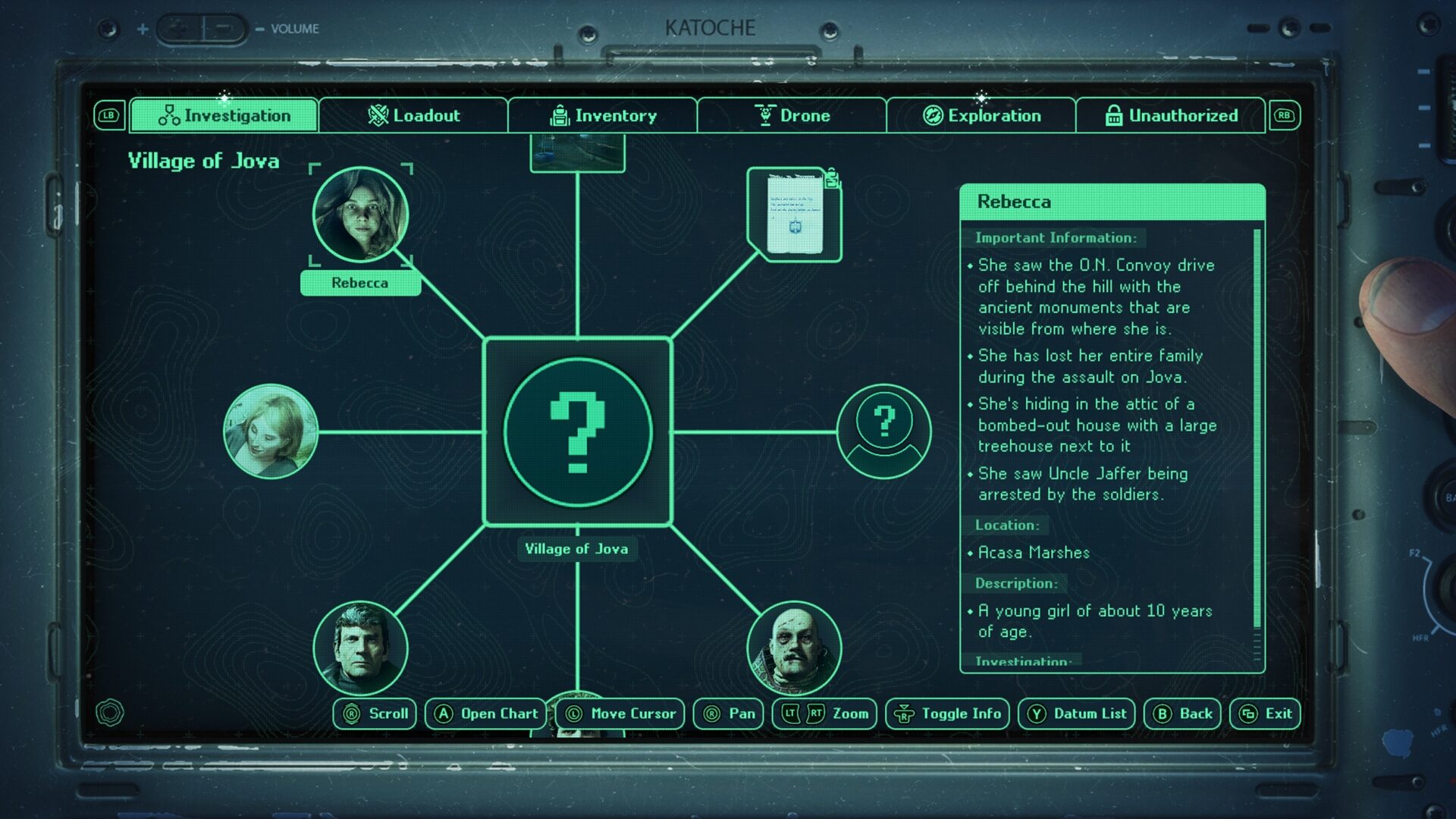Screen dimensions: 1456x819
Task: Choose the handwritten note document node
Action: tap(795, 215)
